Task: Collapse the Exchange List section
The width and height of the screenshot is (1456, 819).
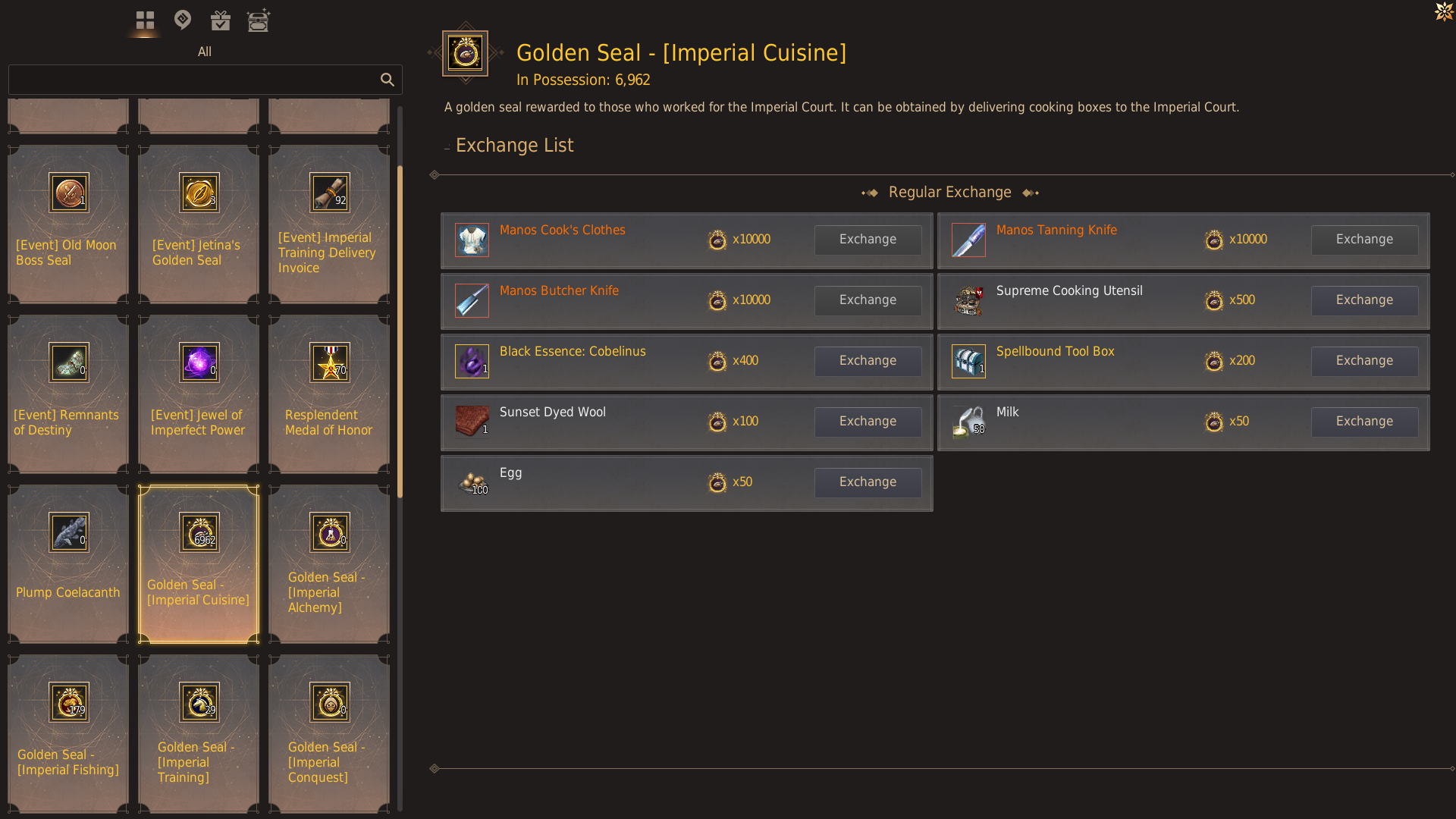Action: click(x=446, y=146)
